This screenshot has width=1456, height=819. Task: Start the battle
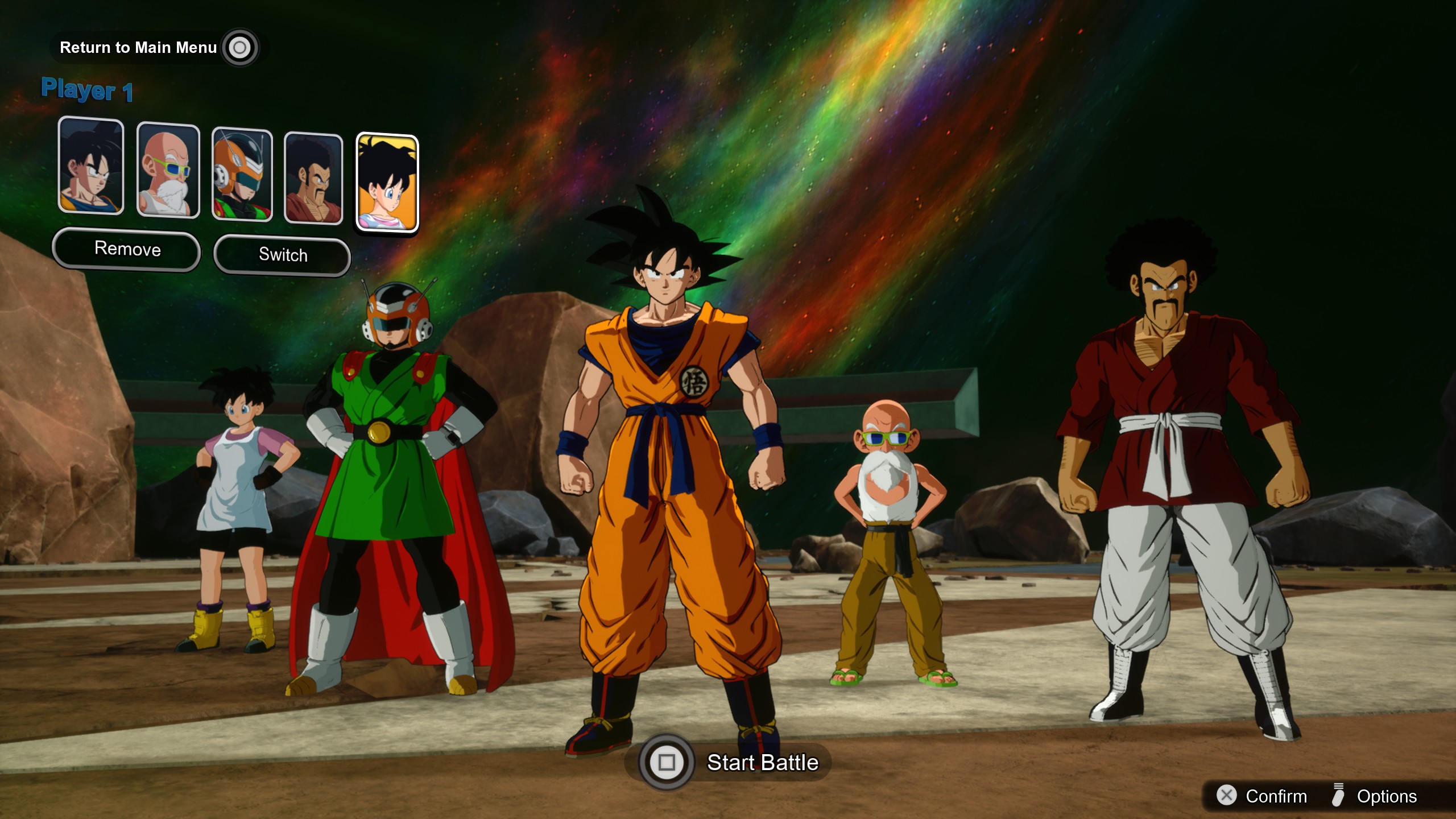click(x=734, y=762)
